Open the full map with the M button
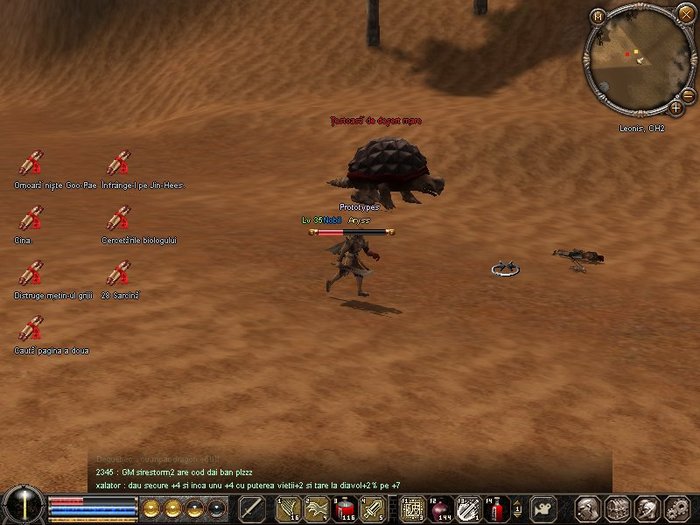700x525 pixels. (598, 16)
